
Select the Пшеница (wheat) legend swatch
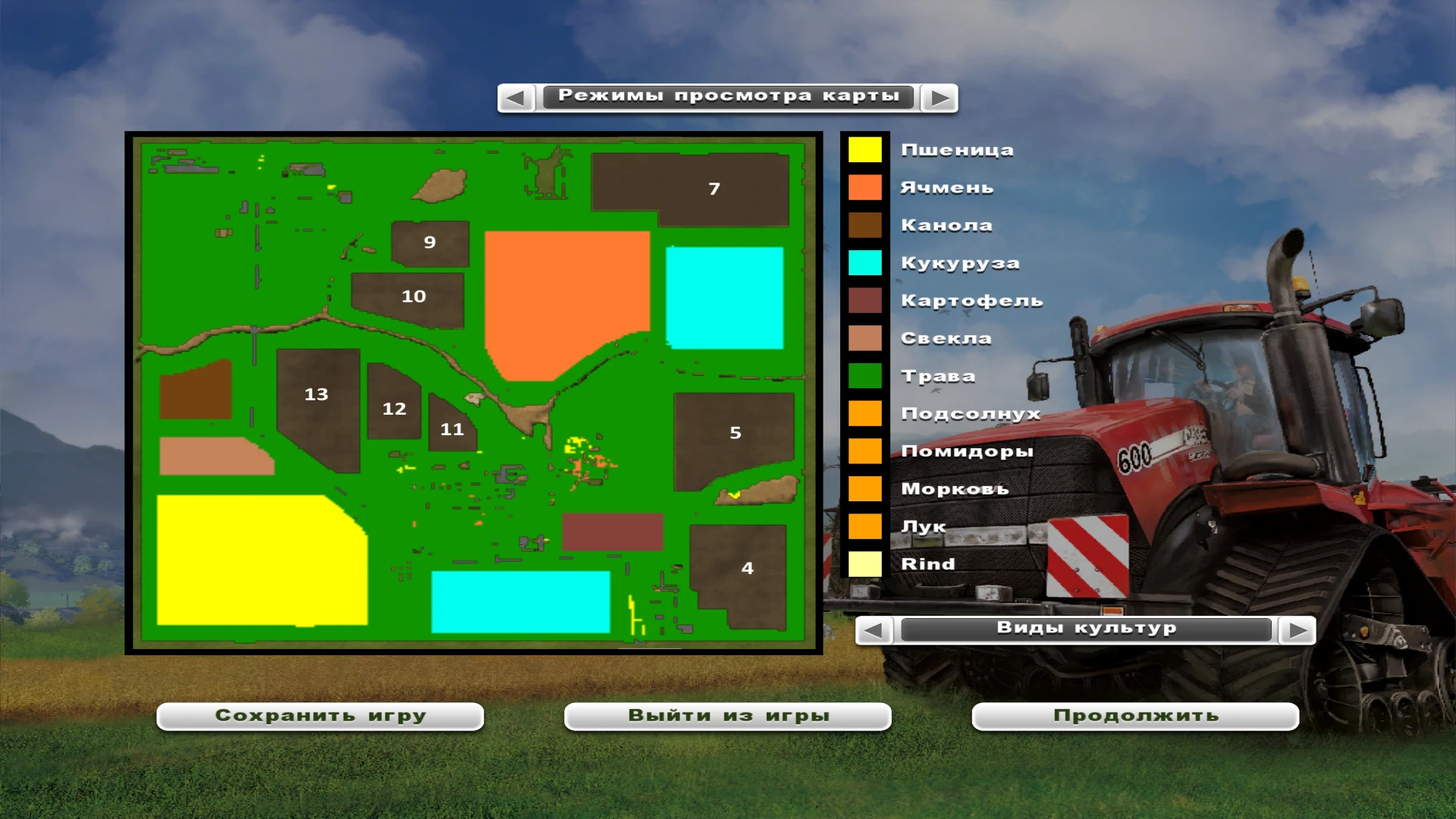tap(864, 149)
